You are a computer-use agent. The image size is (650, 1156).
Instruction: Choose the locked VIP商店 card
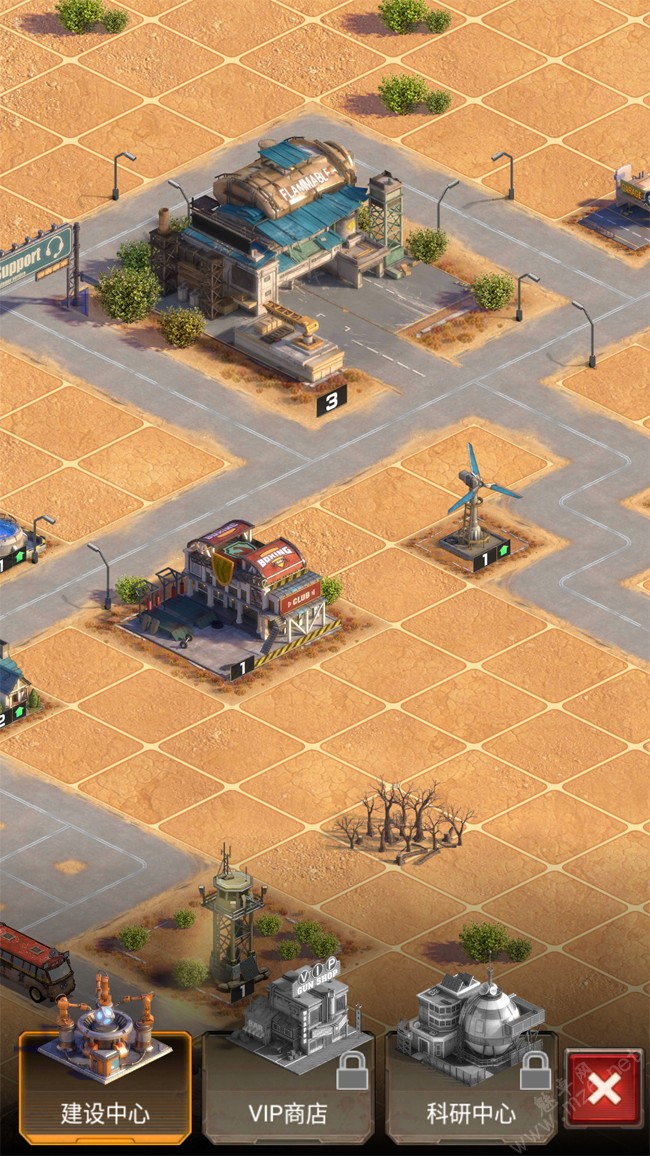288,1085
